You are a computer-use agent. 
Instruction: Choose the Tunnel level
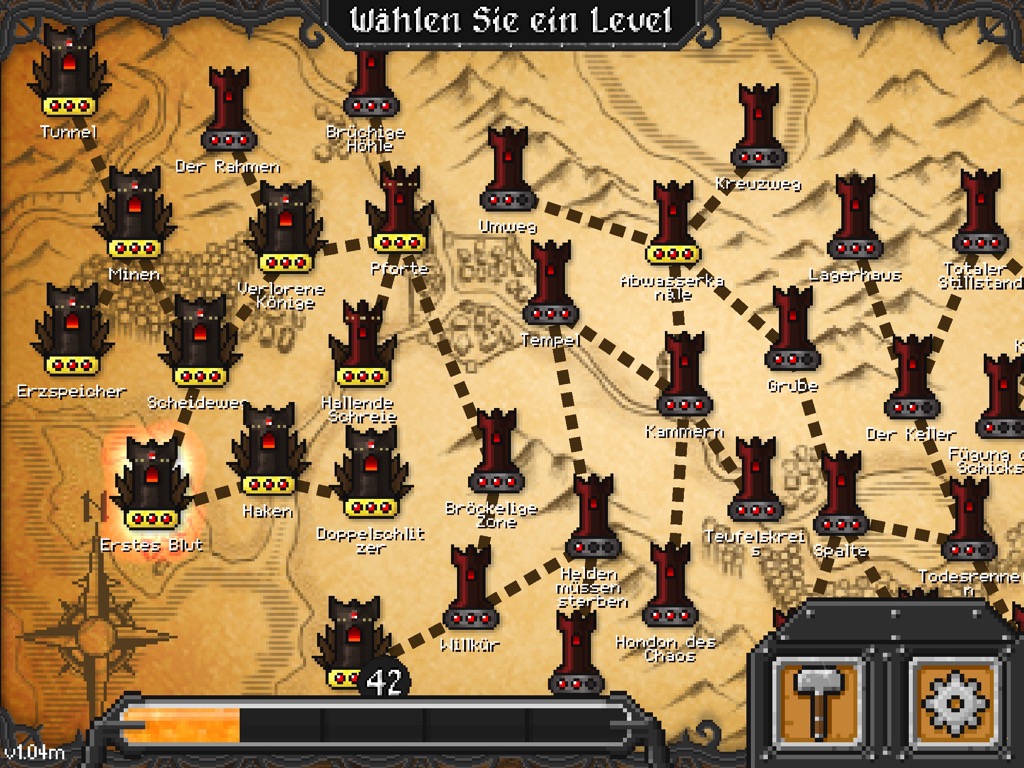[x=69, y=72]
